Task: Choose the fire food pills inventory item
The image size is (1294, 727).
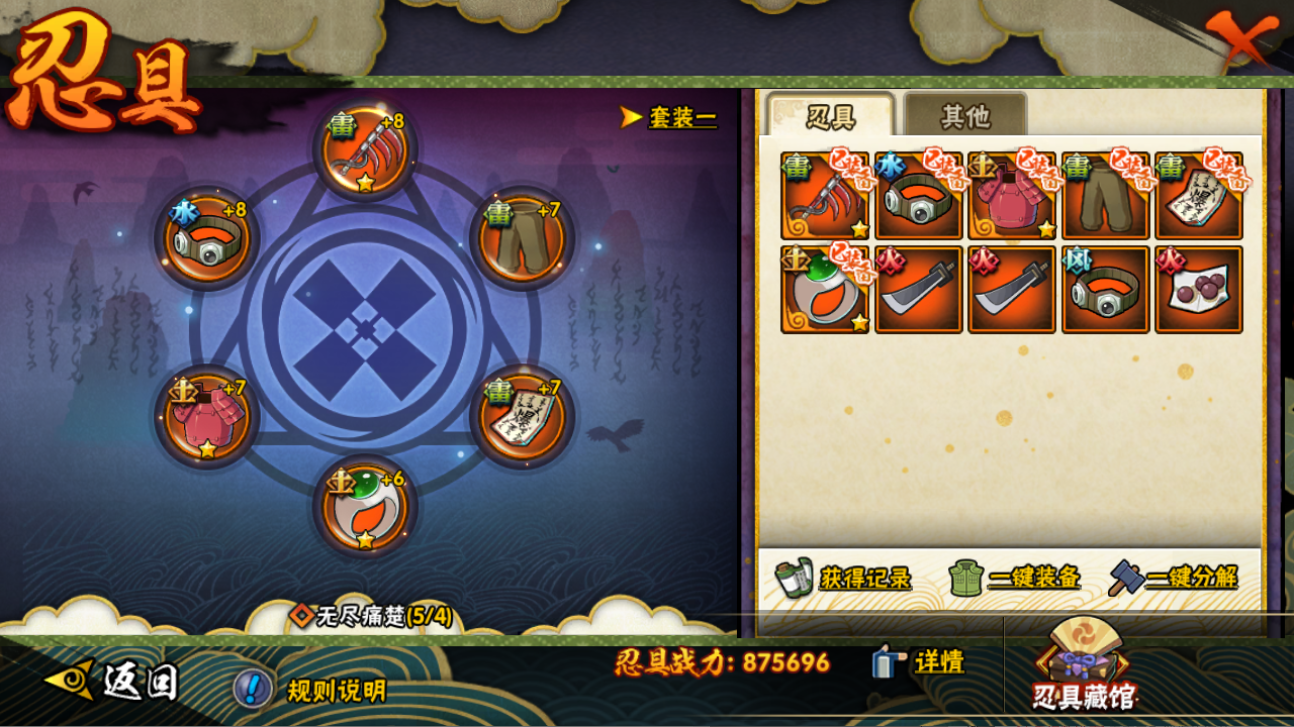Action: (x=1198, y=290)
